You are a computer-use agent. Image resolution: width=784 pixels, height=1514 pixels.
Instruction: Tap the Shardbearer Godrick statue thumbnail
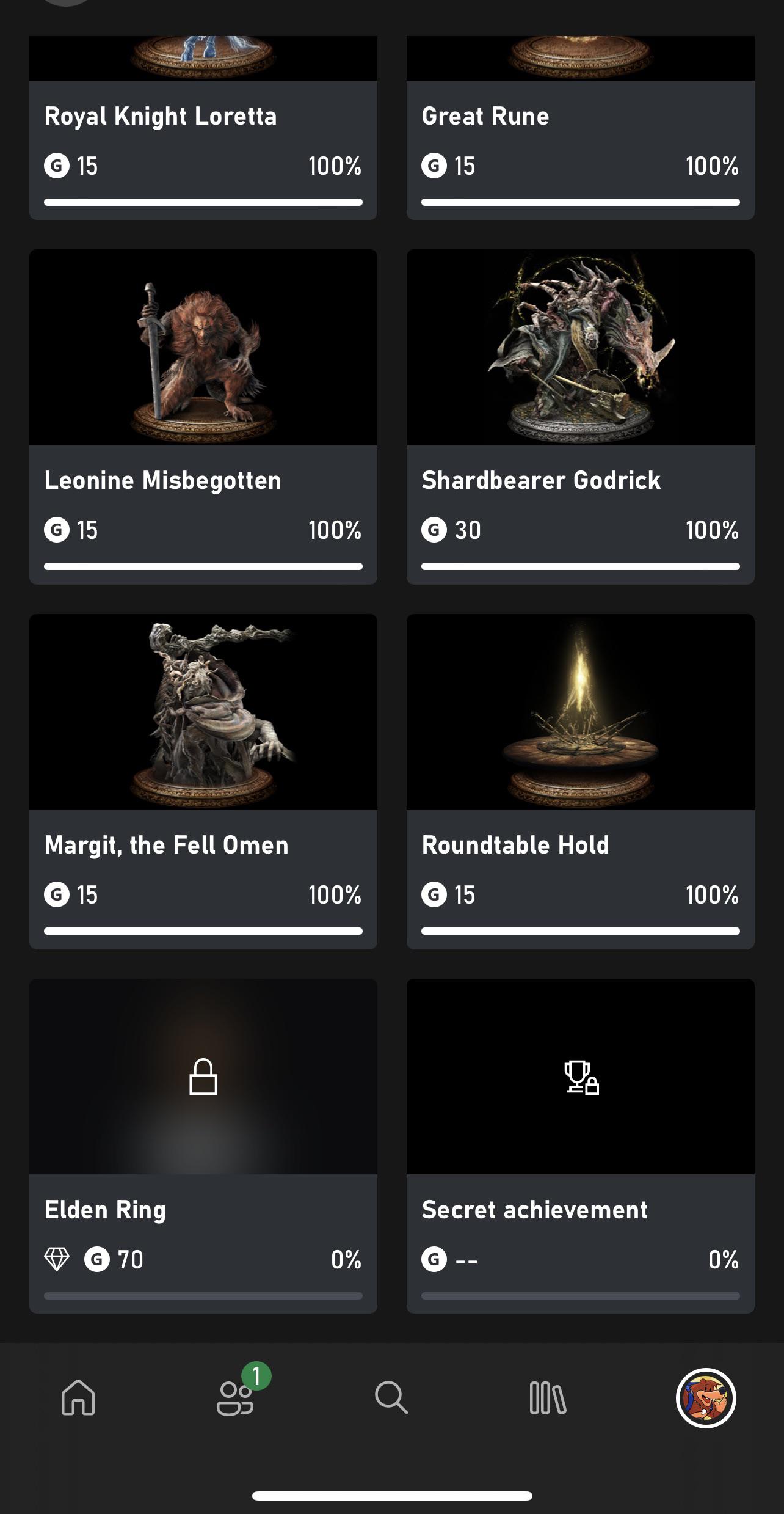pyautogui.click(x=581, y=347)
